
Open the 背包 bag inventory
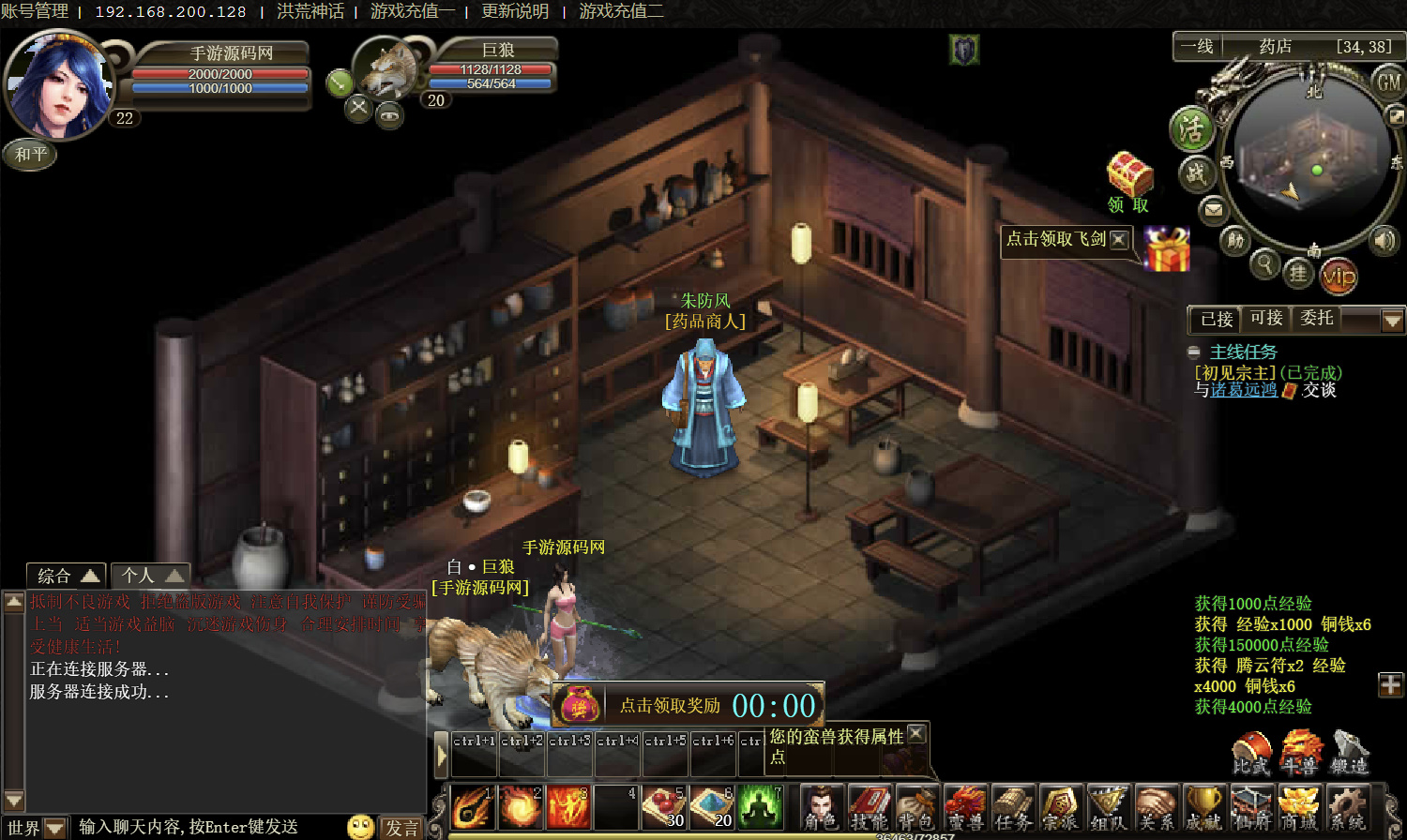(x=916, y=807)
